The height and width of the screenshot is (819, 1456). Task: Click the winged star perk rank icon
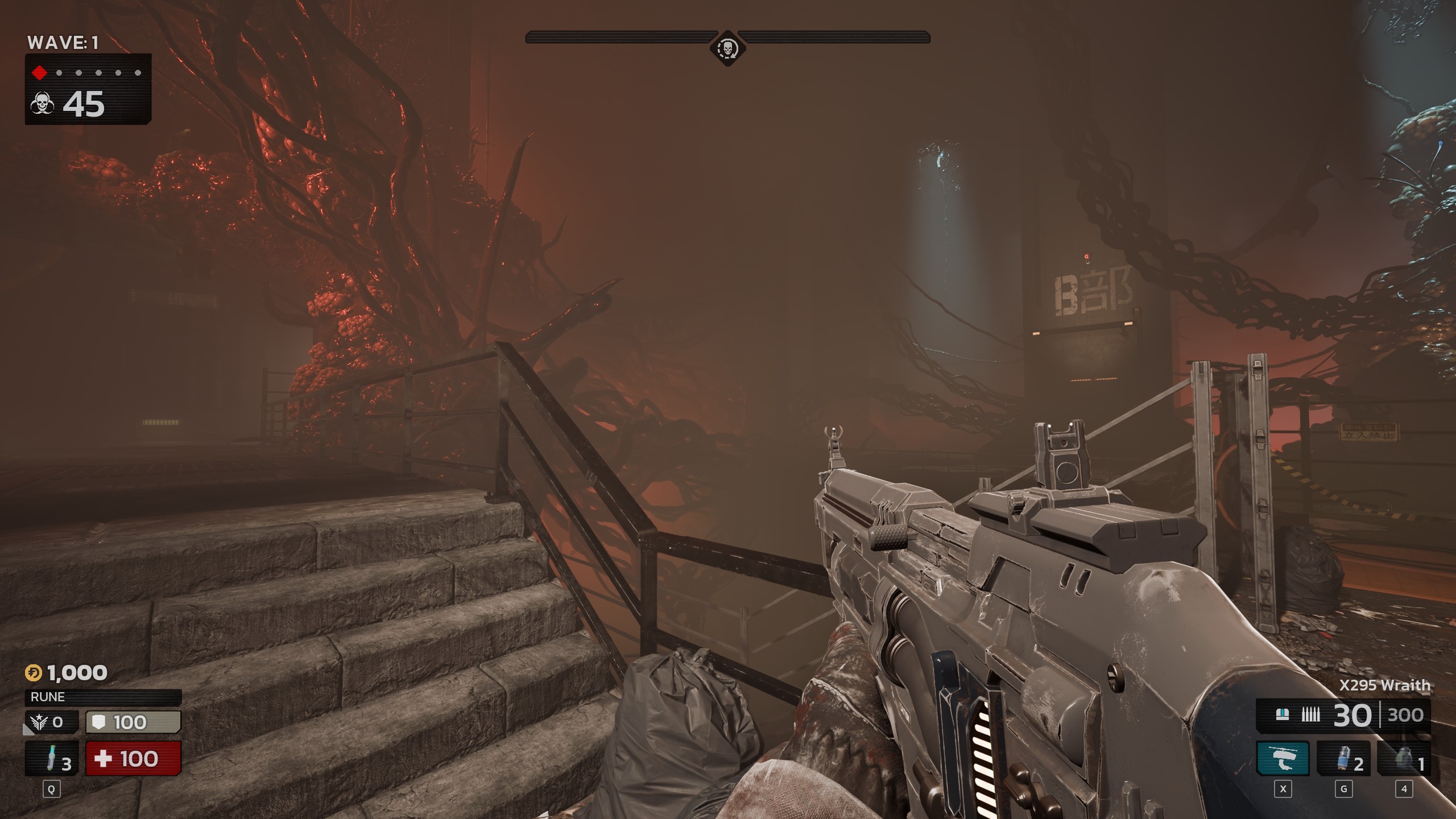(40, 722)
